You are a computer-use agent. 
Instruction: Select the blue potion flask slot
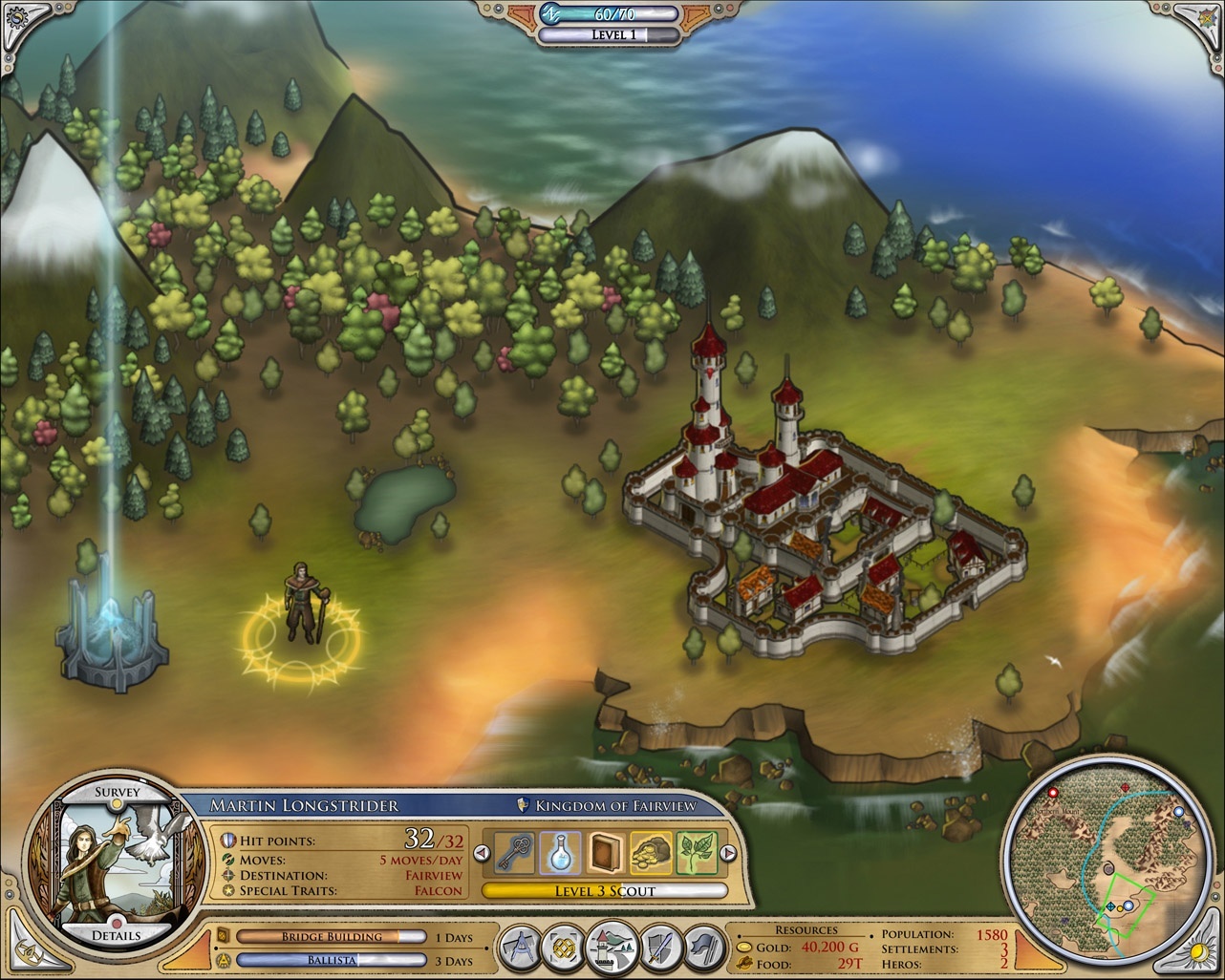[x=561, y=853]
